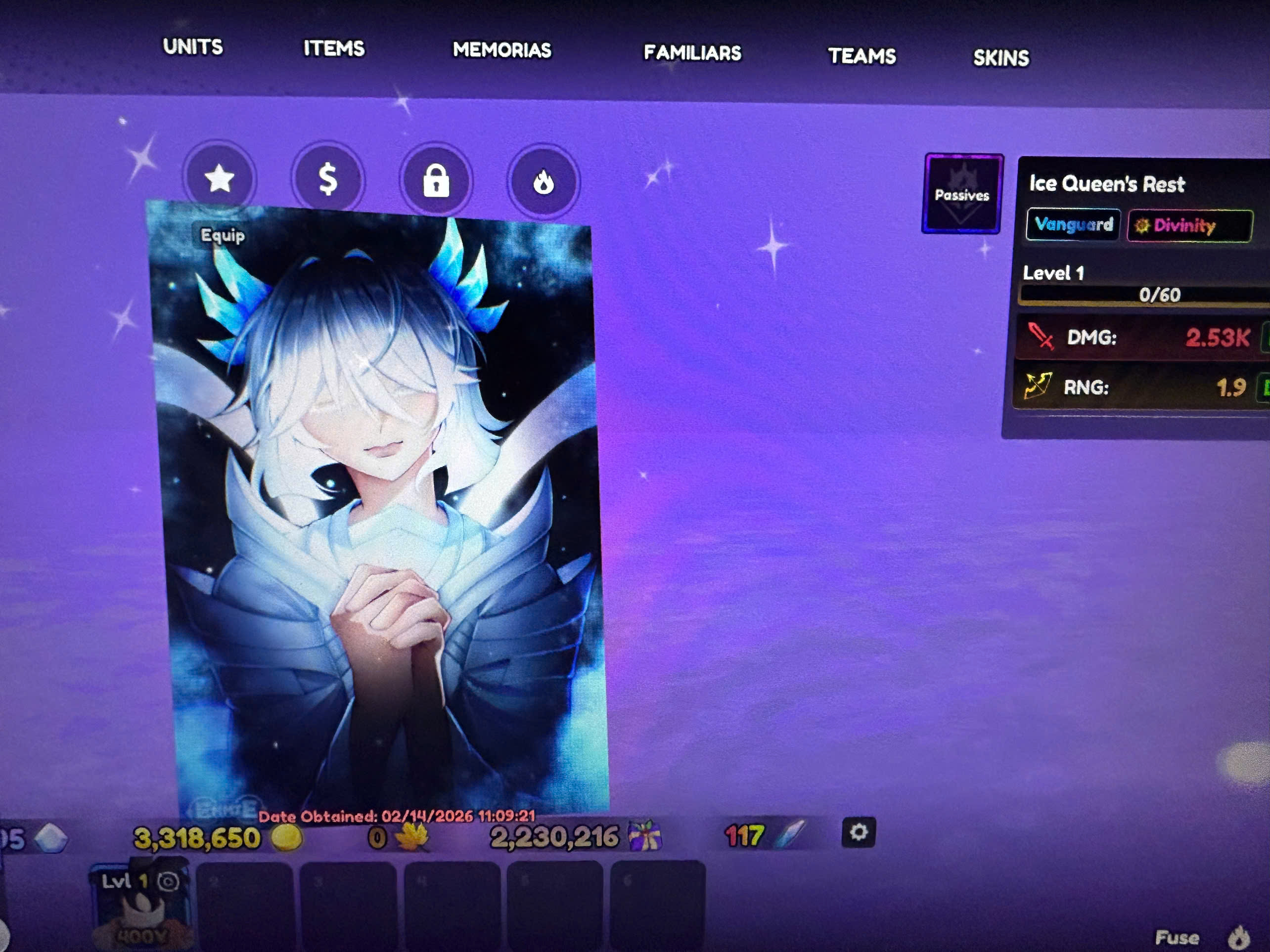Toggle the padlock lock button

(x=436, y=181)
